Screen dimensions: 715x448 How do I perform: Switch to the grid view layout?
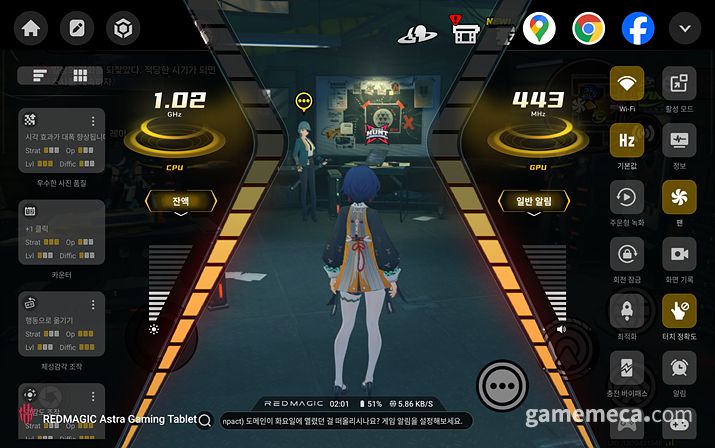pos(80,76)
